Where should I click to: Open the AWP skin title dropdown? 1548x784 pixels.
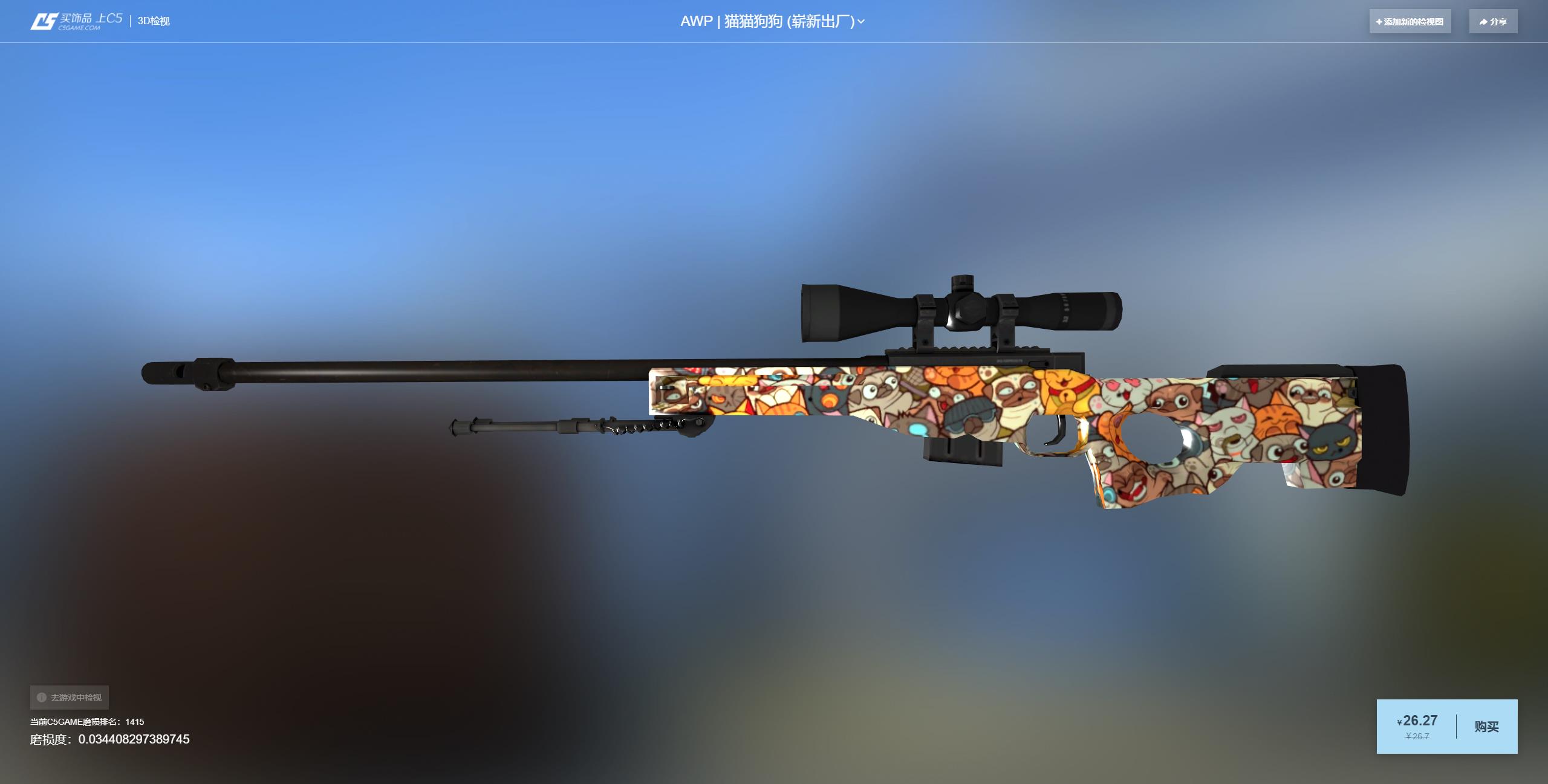[772, 22]
